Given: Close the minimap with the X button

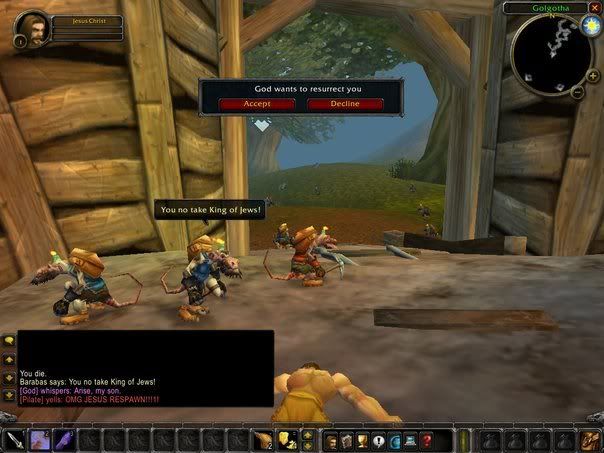Looking at the screenshot, I should pos(594,8).
